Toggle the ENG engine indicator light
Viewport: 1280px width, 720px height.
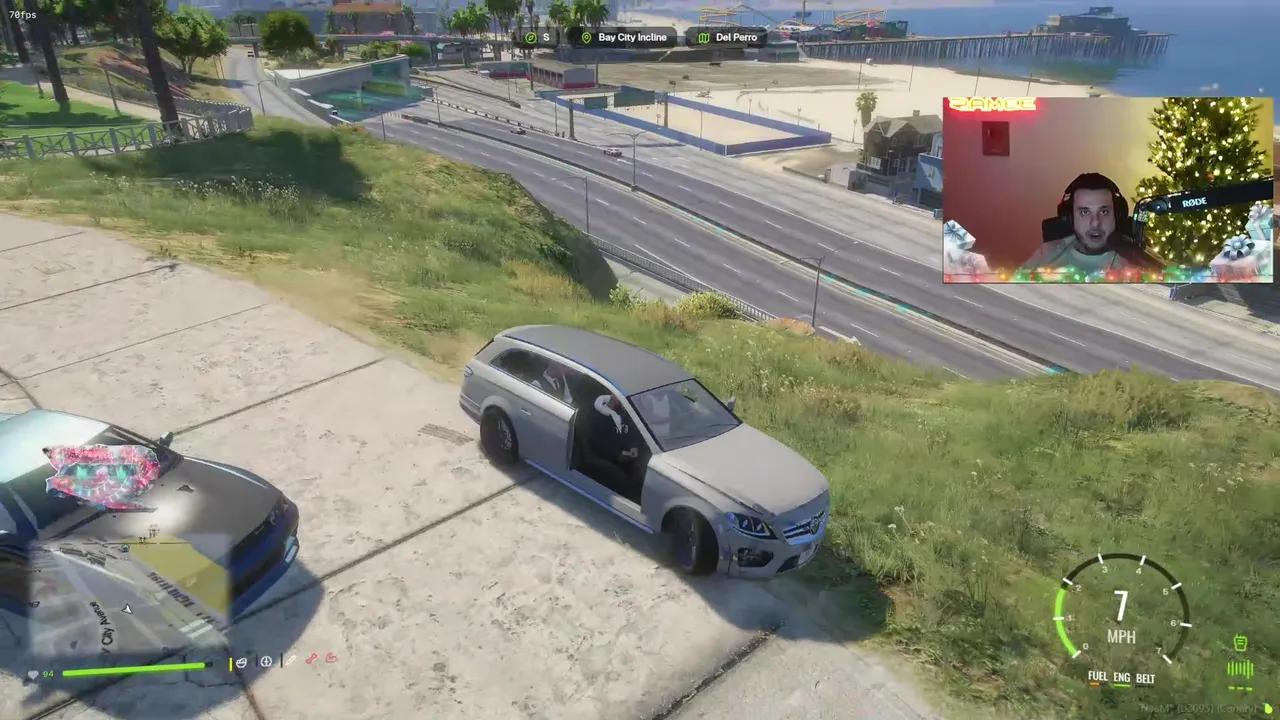[x=1122, y=677]
